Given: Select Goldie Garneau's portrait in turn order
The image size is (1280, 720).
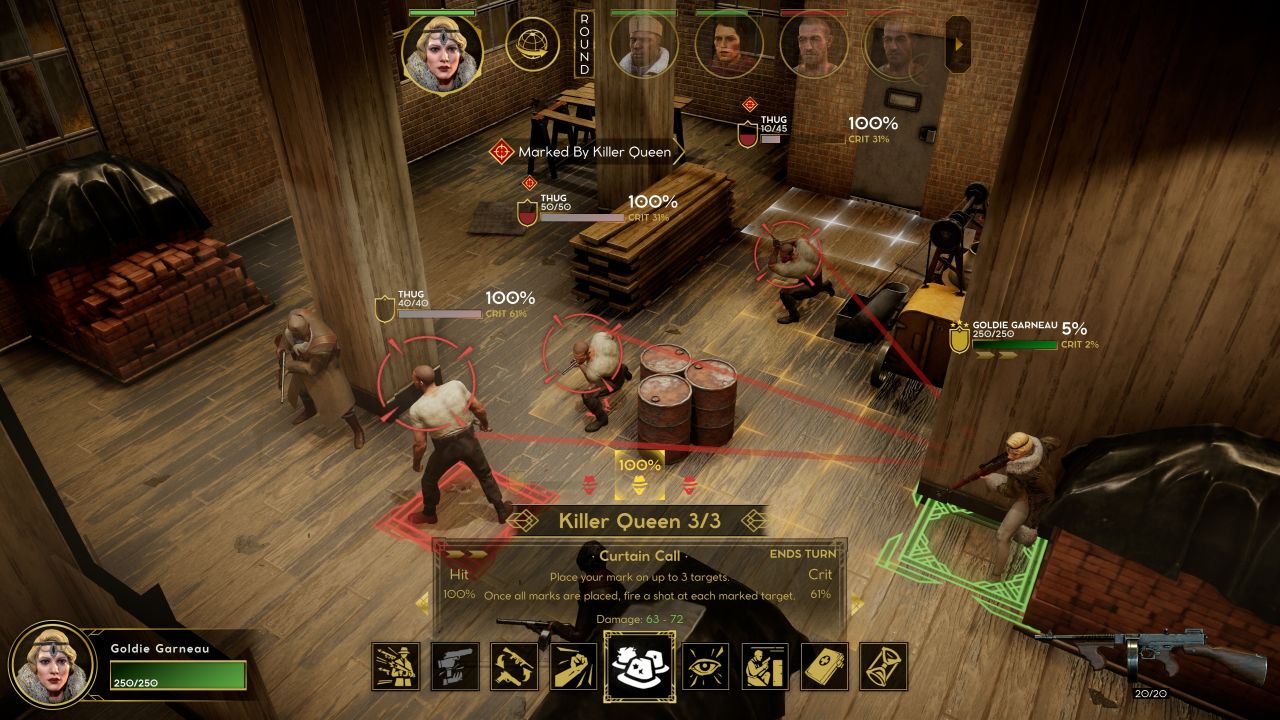Looking at the screenshot, I should [x=441, y=53].
